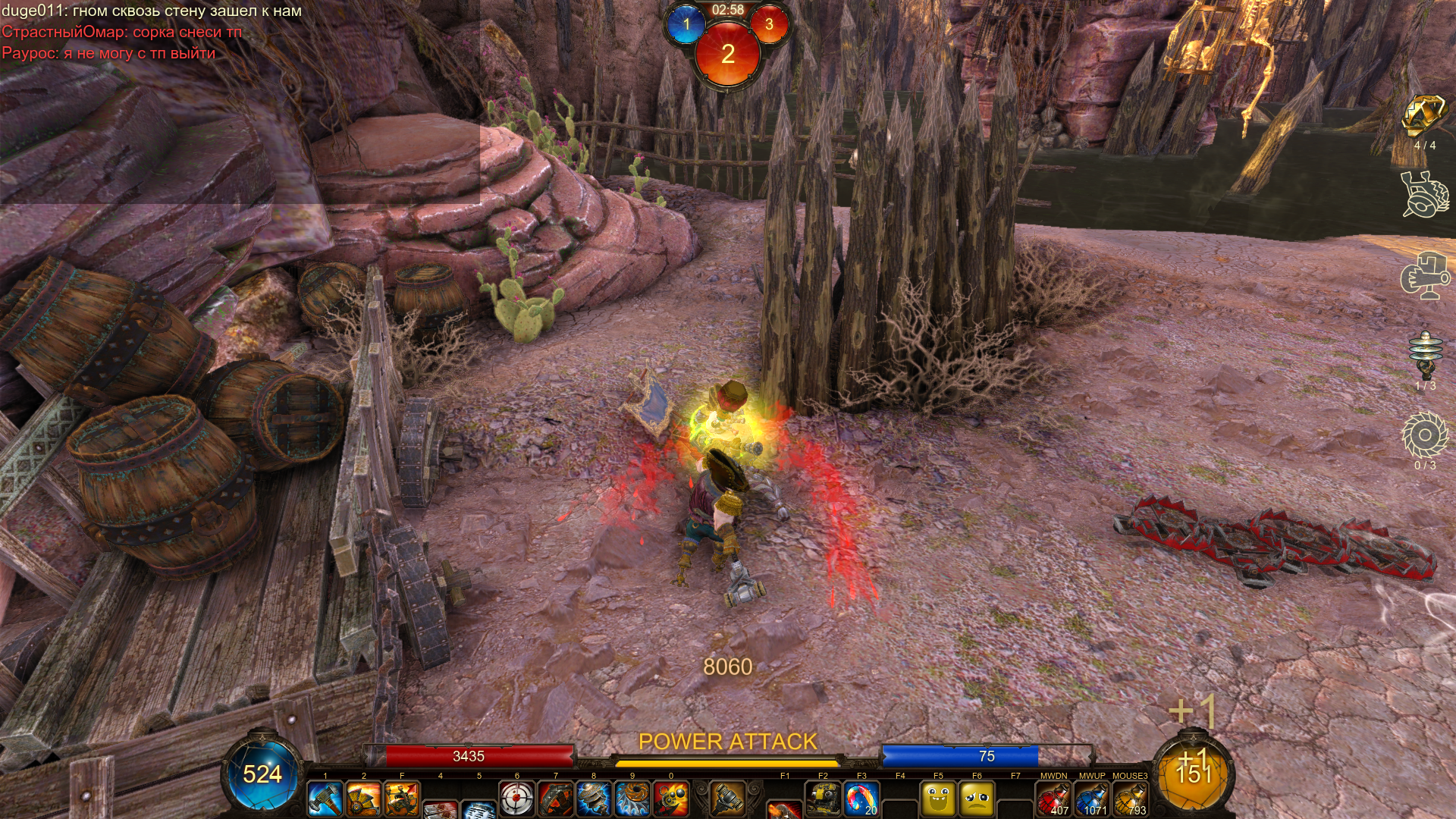This screenshot has width=1456, height=819.
Task: Activate the hammer strike ability
Action: pos(325,799)
